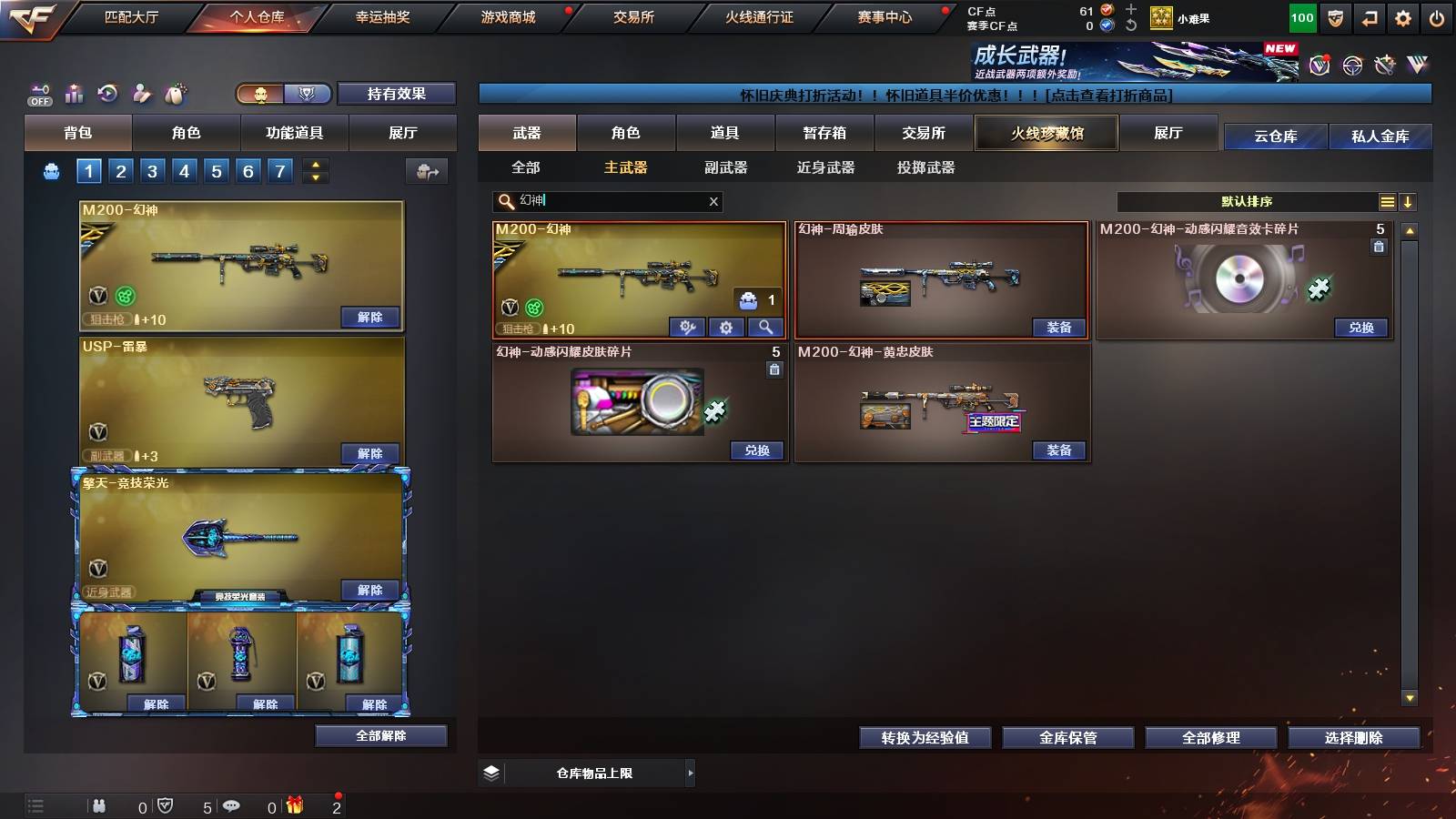Click the egg/pet icon in the sidebar toolbar
The height and width of the screenshot is (819, 1456).
coord(176,94)
